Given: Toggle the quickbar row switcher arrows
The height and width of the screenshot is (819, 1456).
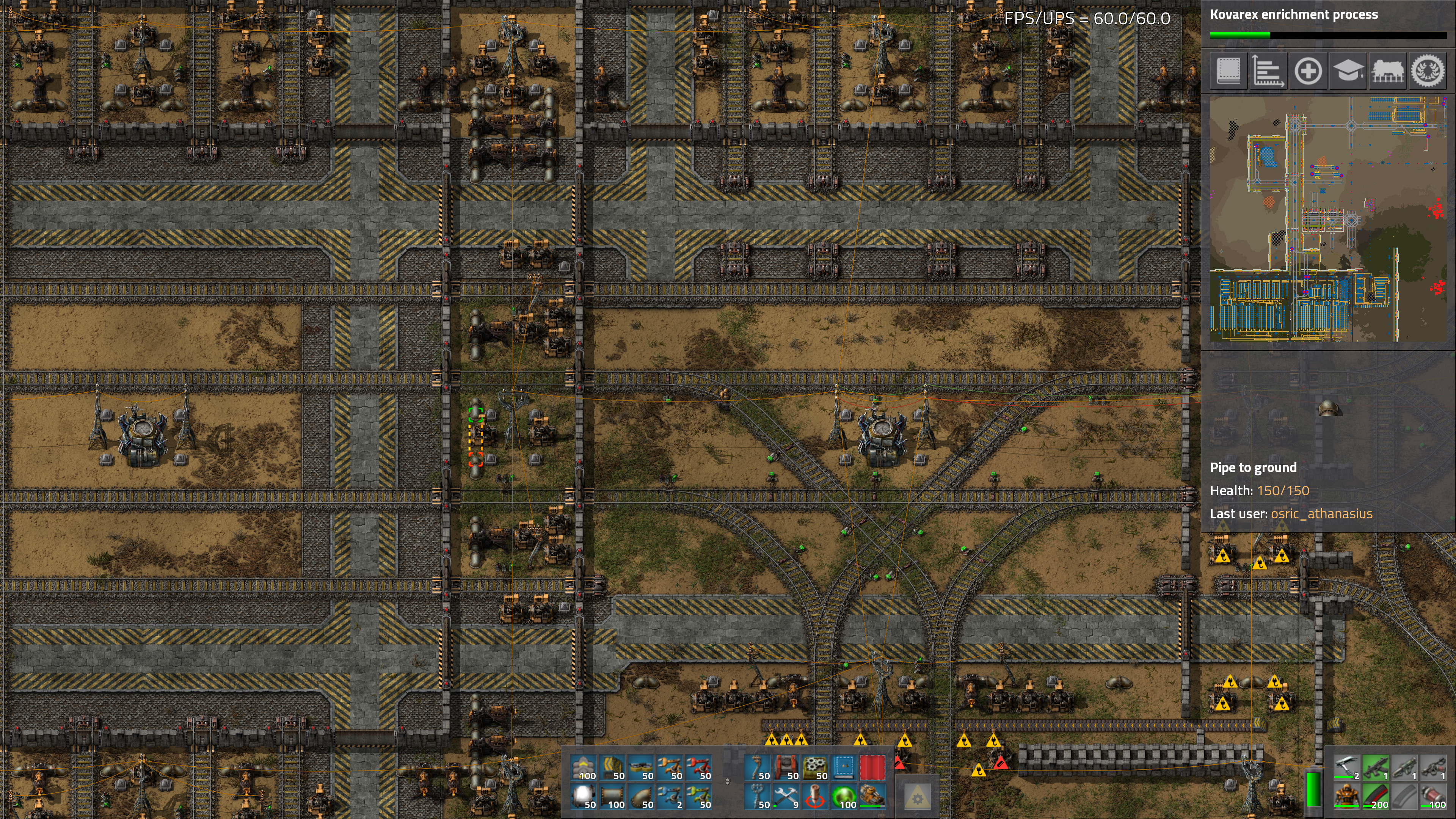Looking at the screenshot, I should [x=728, y=782].
